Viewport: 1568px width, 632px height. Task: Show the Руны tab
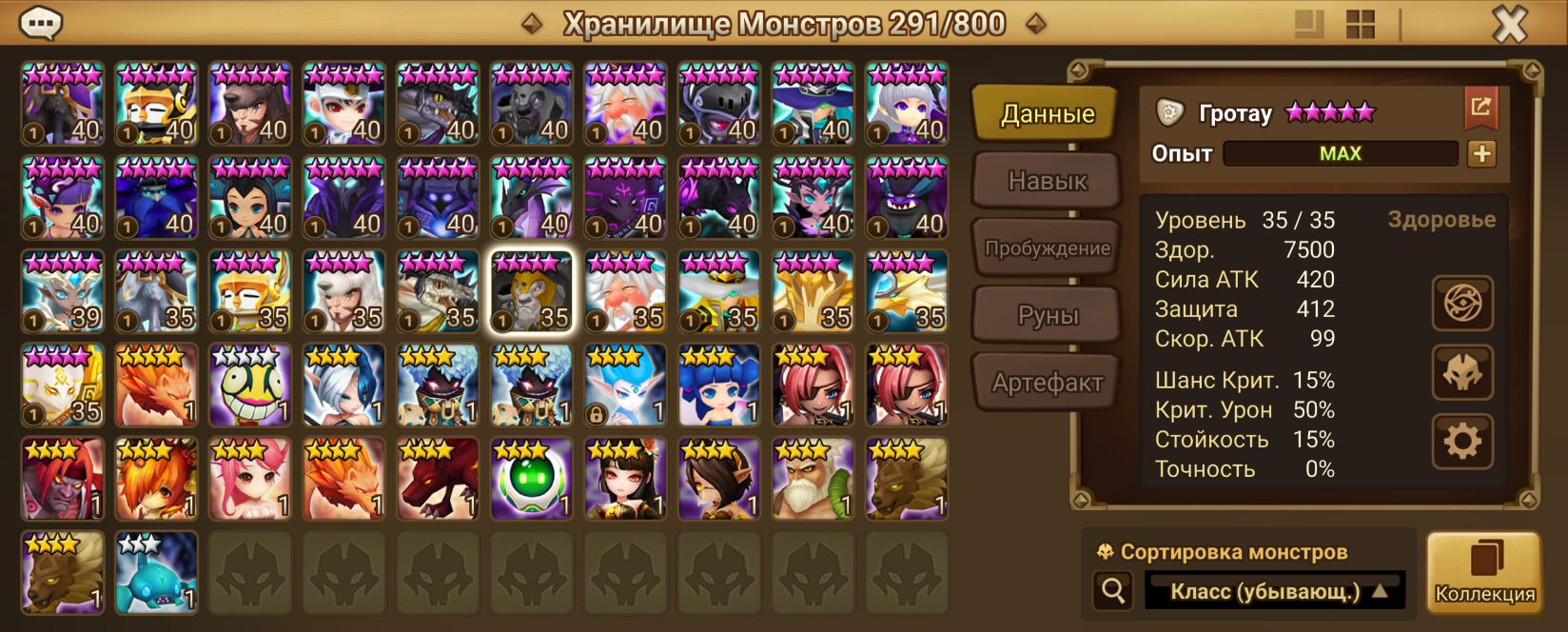pos(1047,316)
